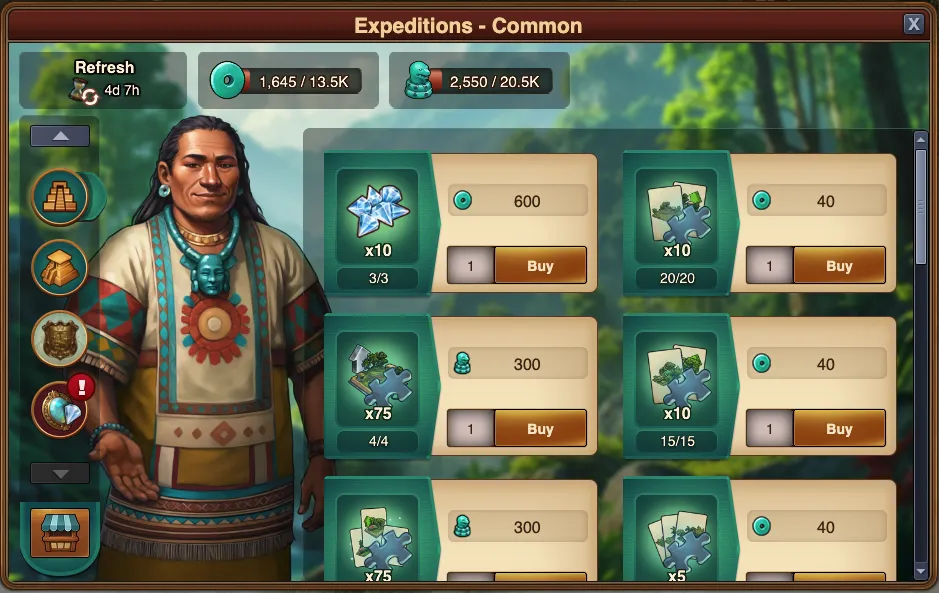The width and height of the screenshot is (939, 593).
Task: Buy the fragment offer showing 15/15 stock
Action: click(839, 430)
